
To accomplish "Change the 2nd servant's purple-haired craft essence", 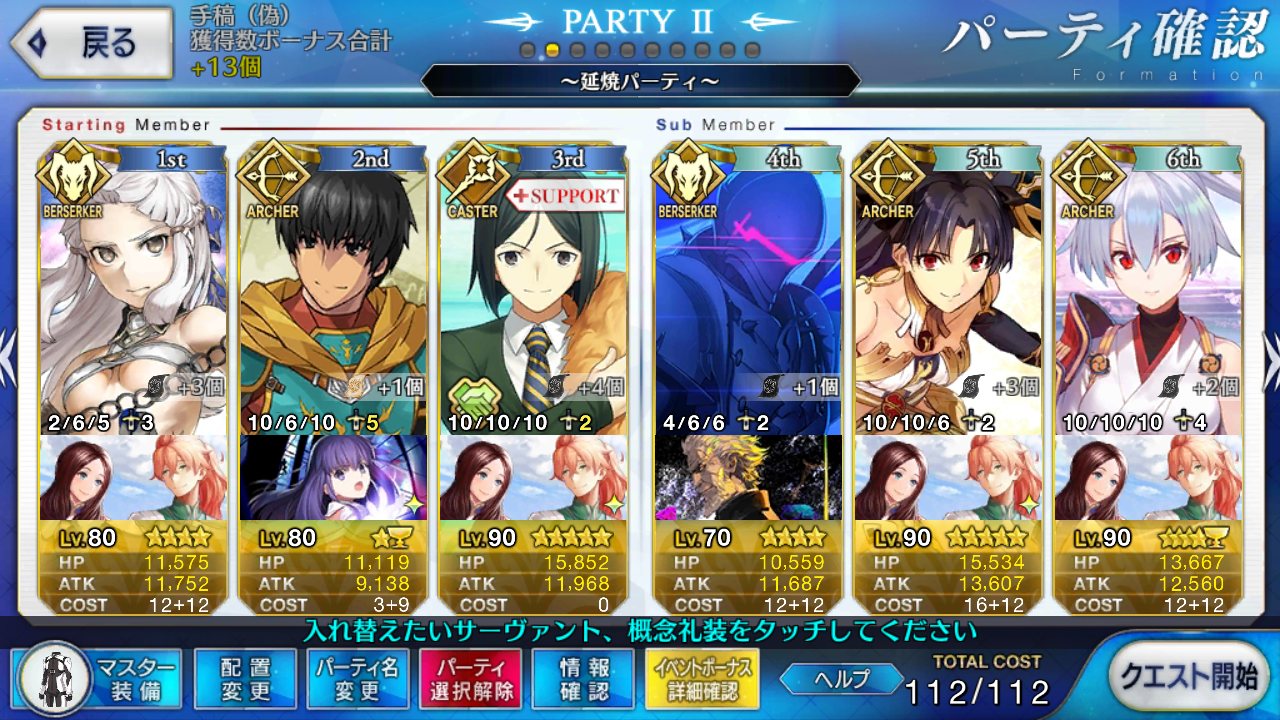I will pos(333,477).
